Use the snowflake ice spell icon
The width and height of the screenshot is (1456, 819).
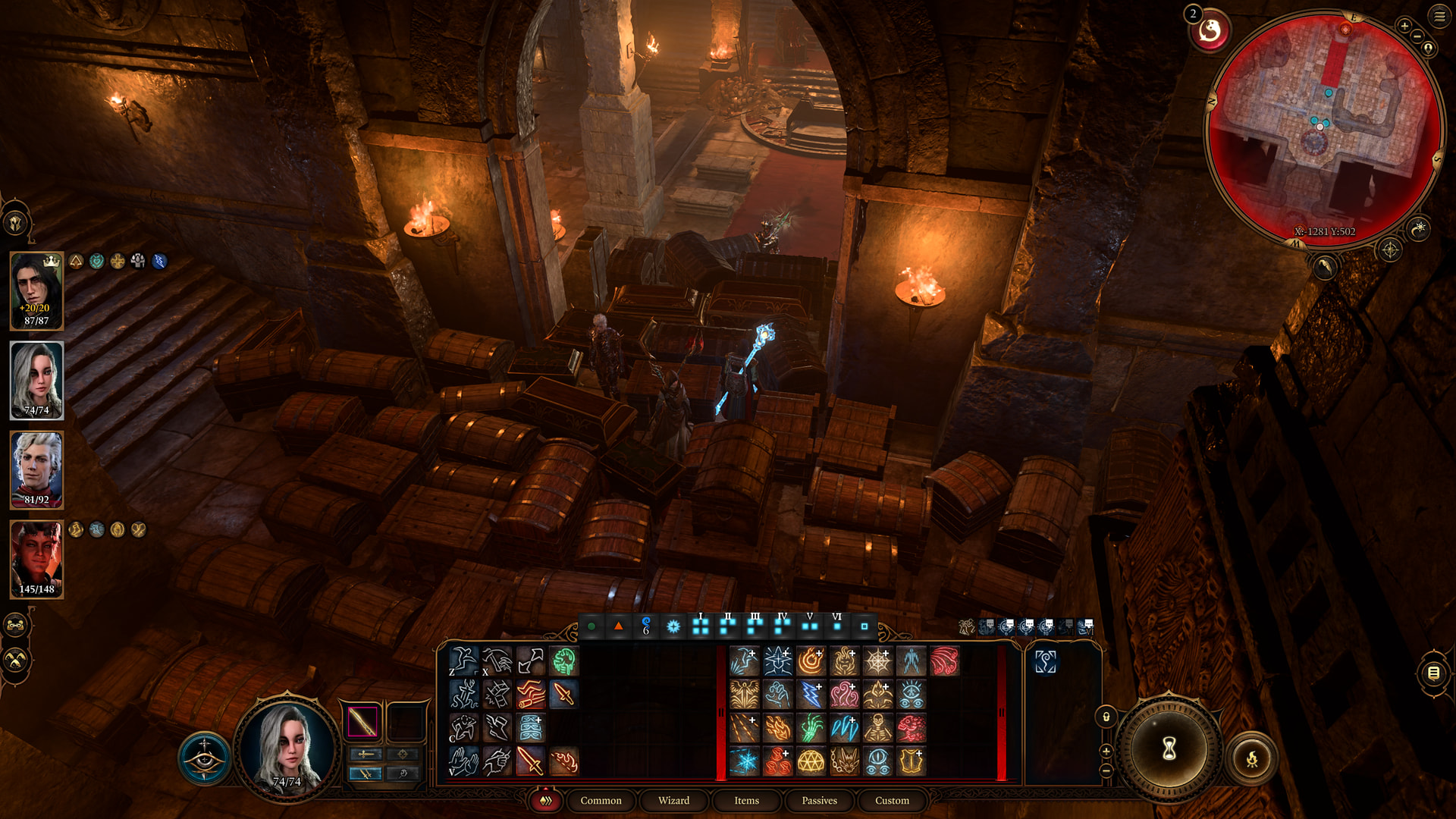click(x=744, y=761)
